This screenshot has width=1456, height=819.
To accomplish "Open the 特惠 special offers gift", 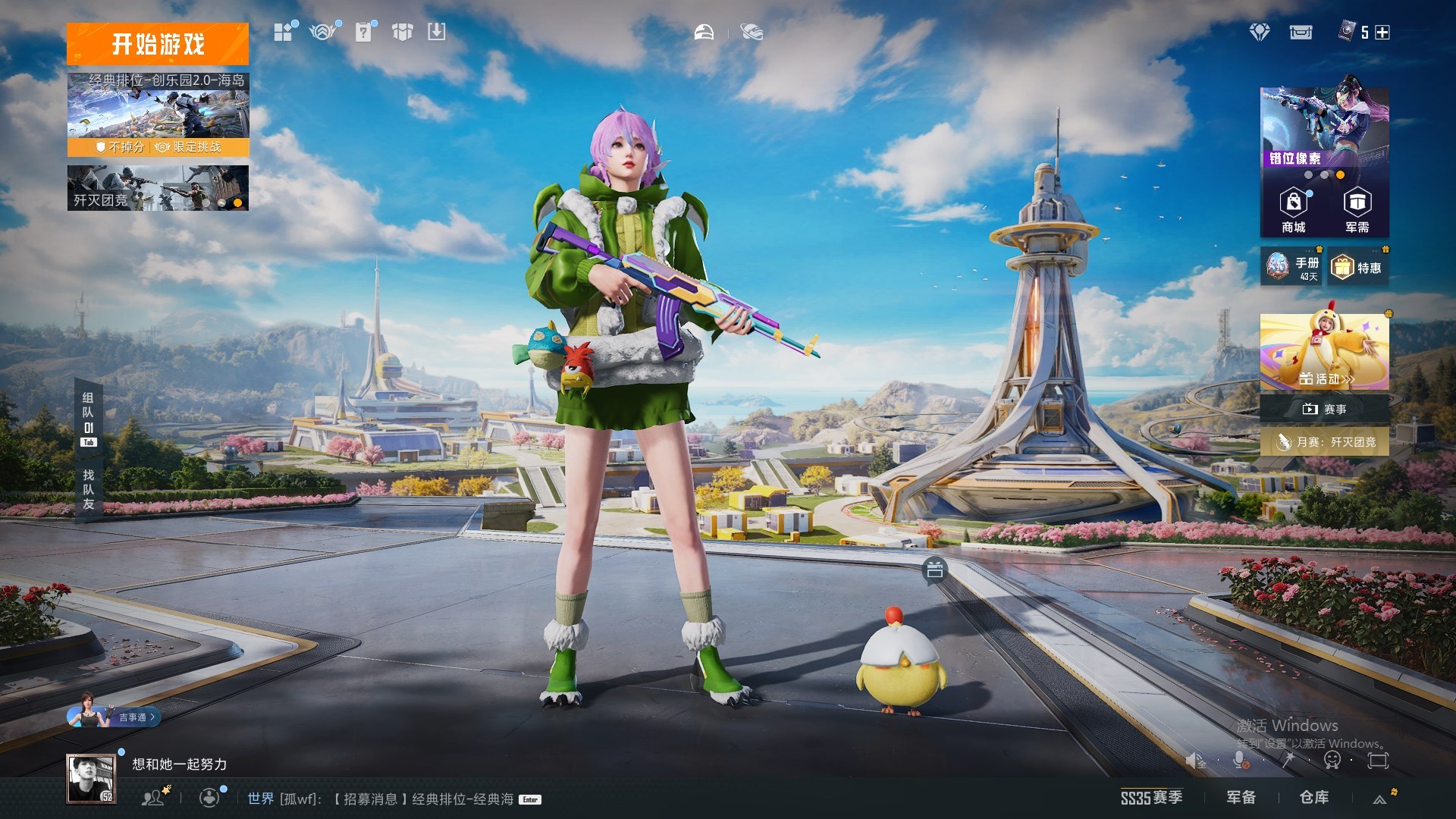I will 1358,268.
